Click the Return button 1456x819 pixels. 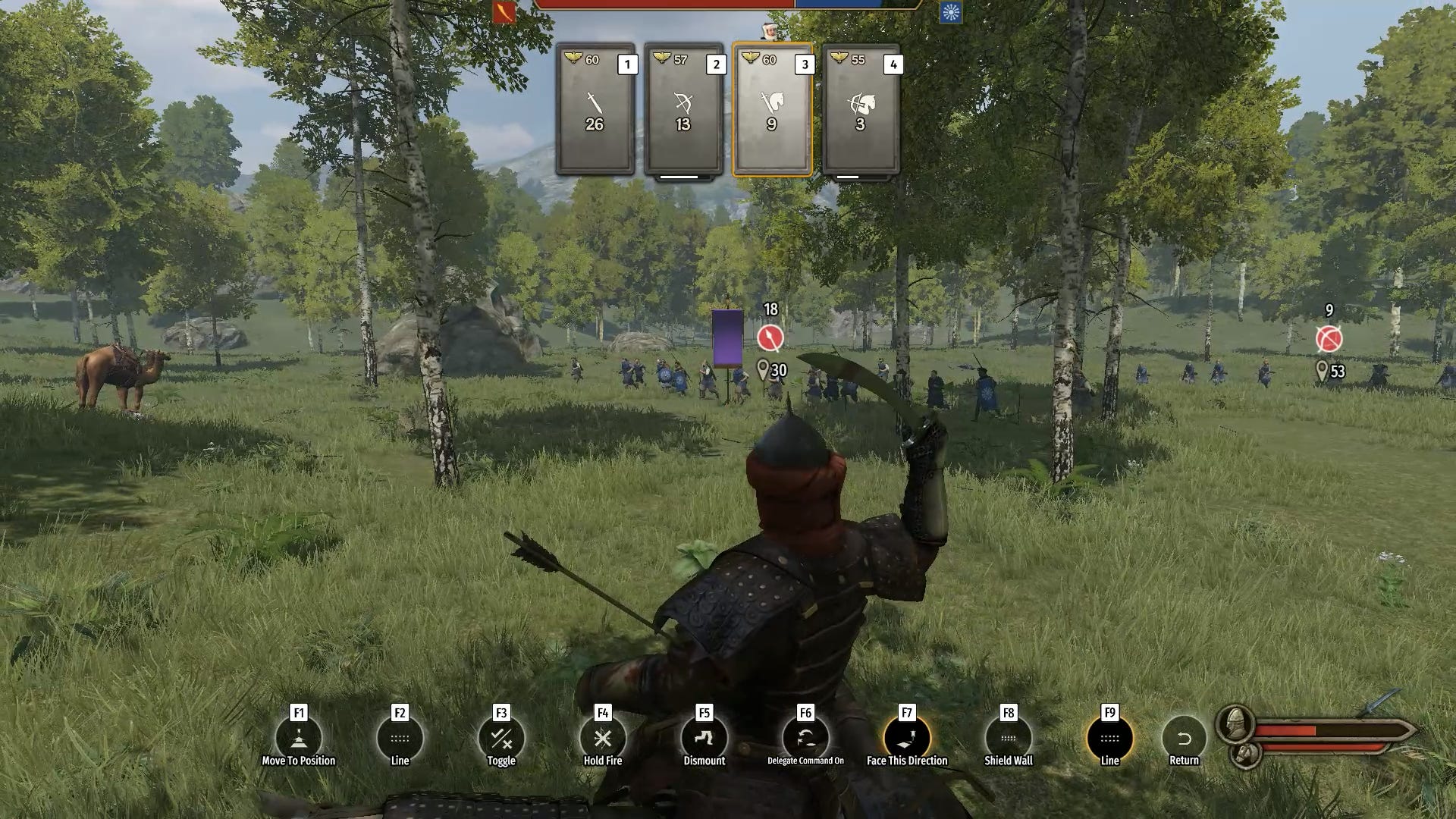point(1184,738)
